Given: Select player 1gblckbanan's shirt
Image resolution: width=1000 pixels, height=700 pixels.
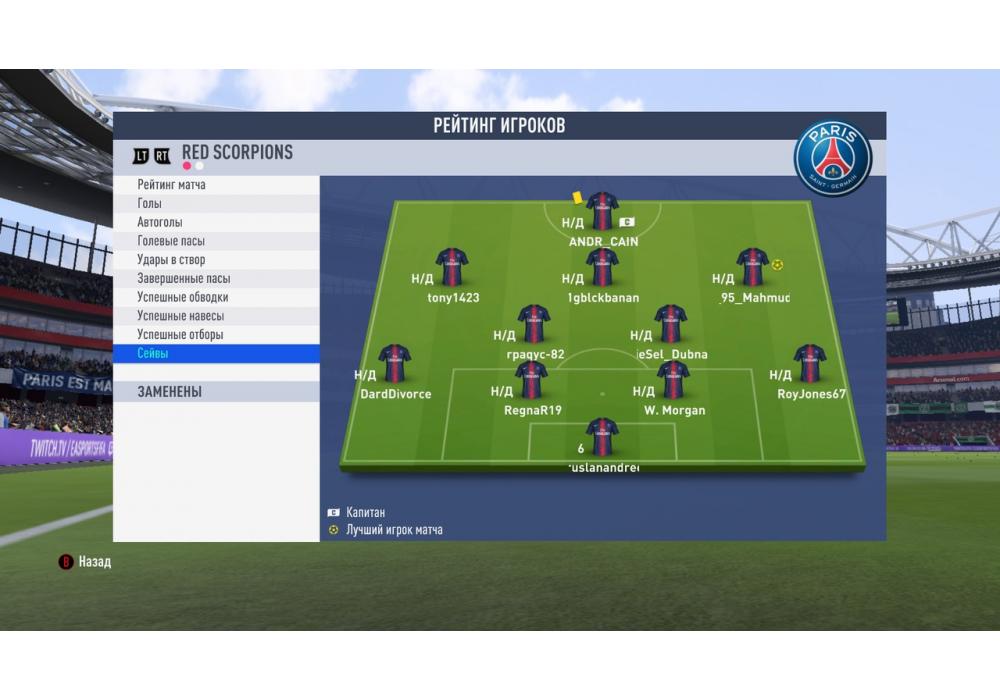Looking at the screenshot, I should coord(602,268).
